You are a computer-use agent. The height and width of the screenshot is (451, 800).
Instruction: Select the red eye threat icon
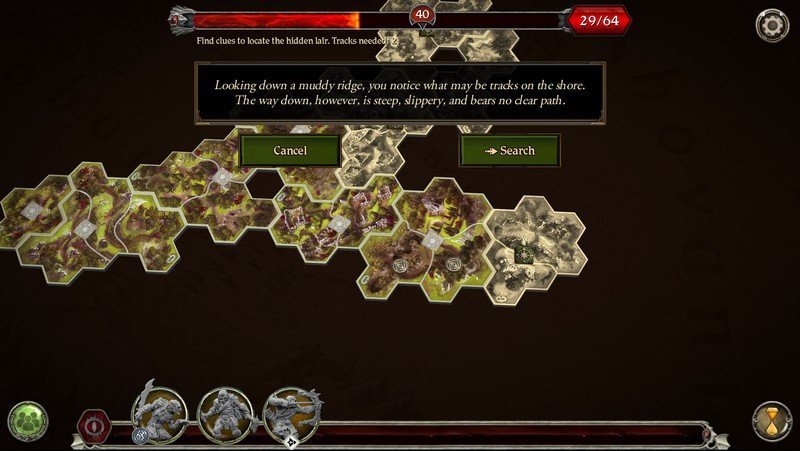click(94, 423)
